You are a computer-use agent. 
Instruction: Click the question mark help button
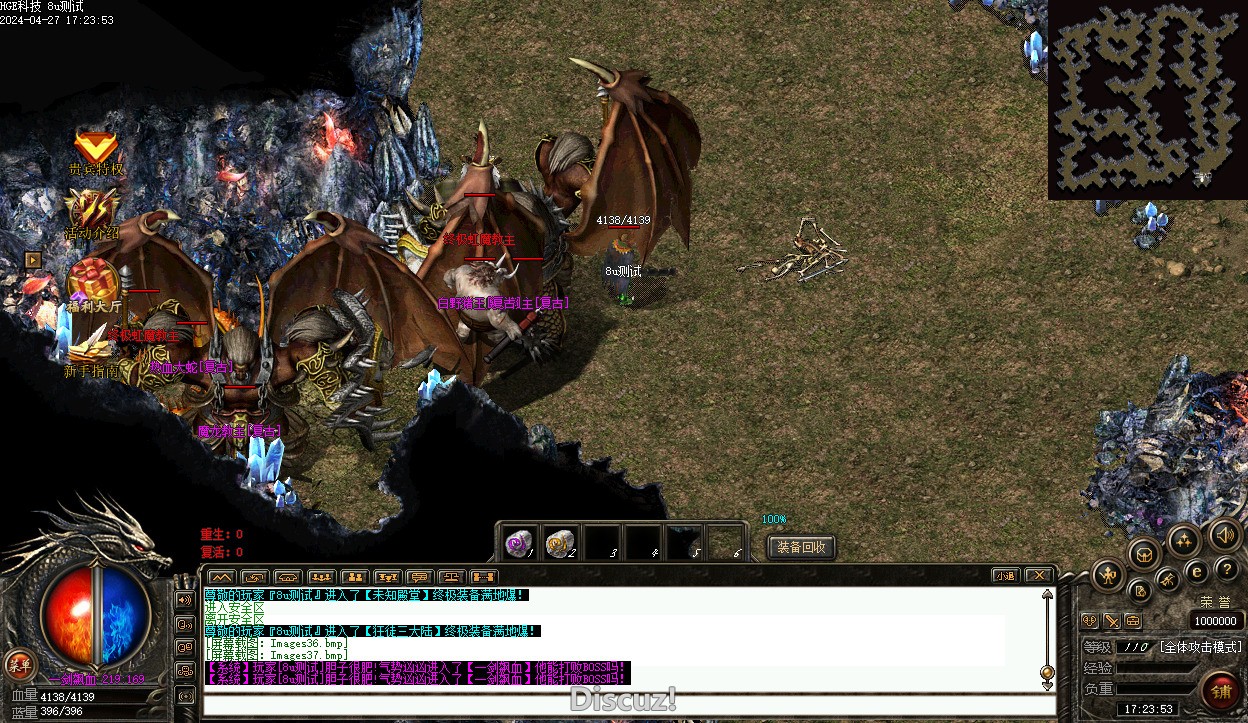tap(1227, 569)
